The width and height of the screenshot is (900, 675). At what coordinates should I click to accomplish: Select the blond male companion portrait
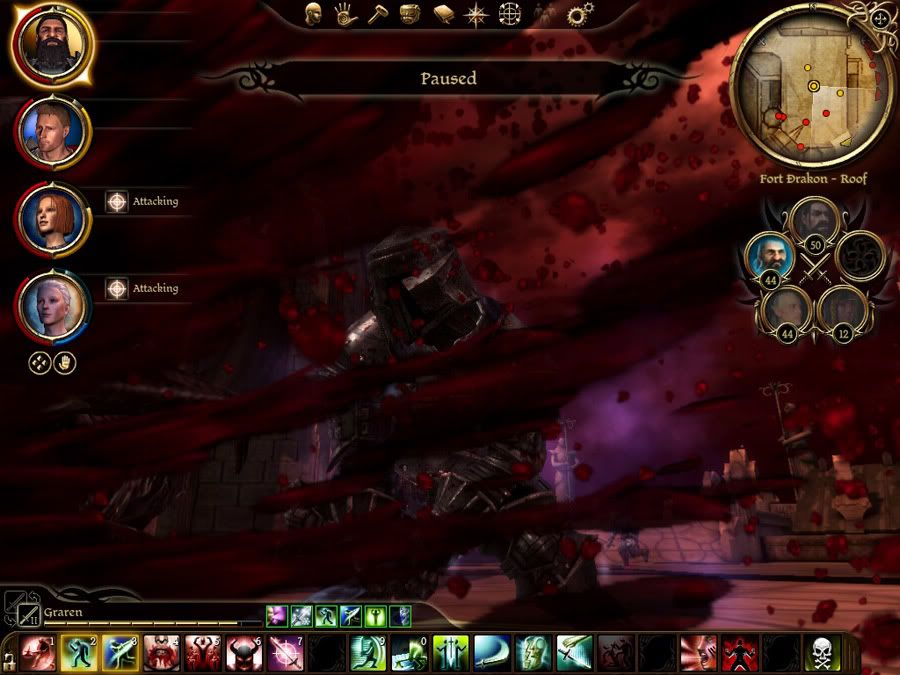pyautogui.click(x=52, y=132)
